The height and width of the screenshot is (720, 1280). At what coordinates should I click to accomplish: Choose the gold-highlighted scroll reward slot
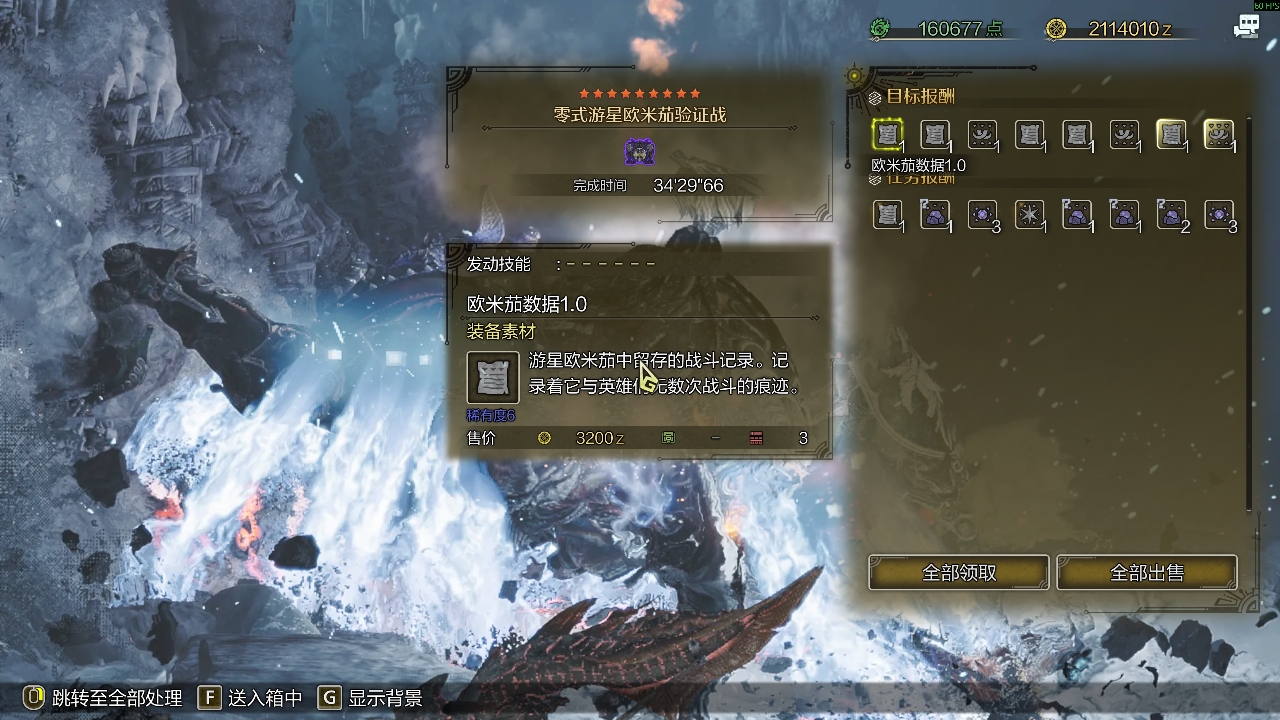pos(1171,134)
